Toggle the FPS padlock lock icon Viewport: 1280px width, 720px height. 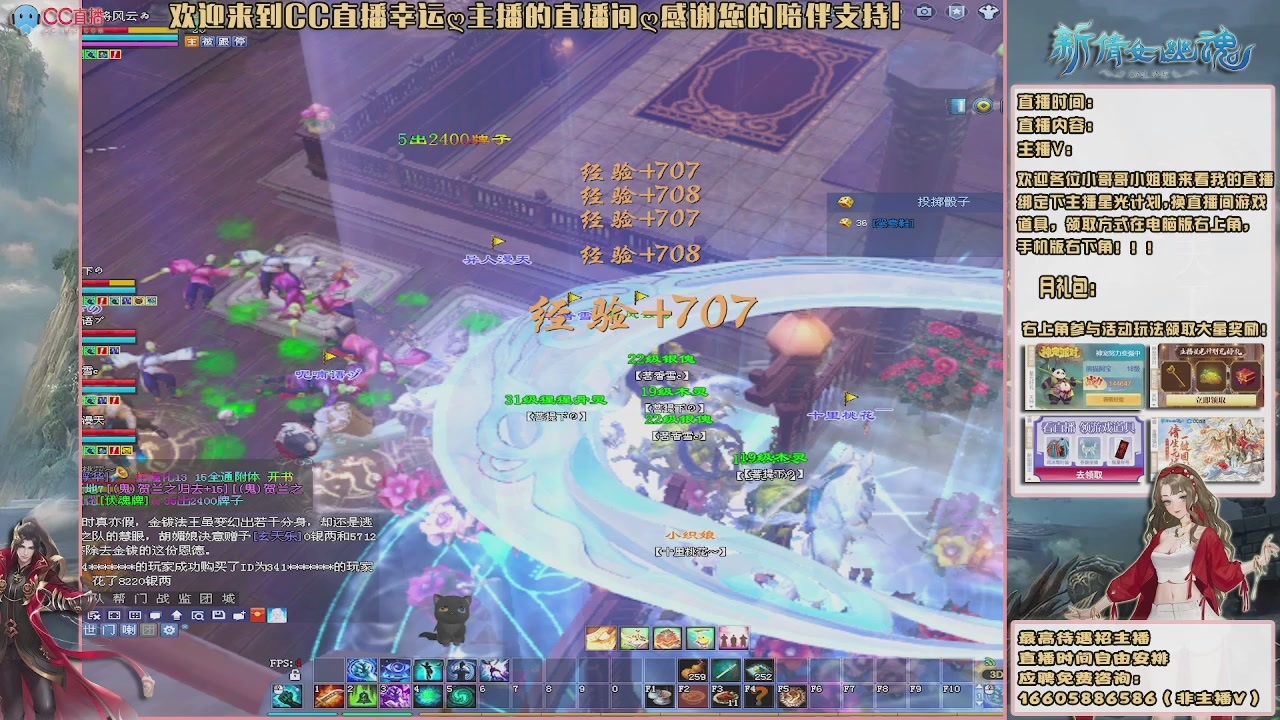tap(296, 674)
